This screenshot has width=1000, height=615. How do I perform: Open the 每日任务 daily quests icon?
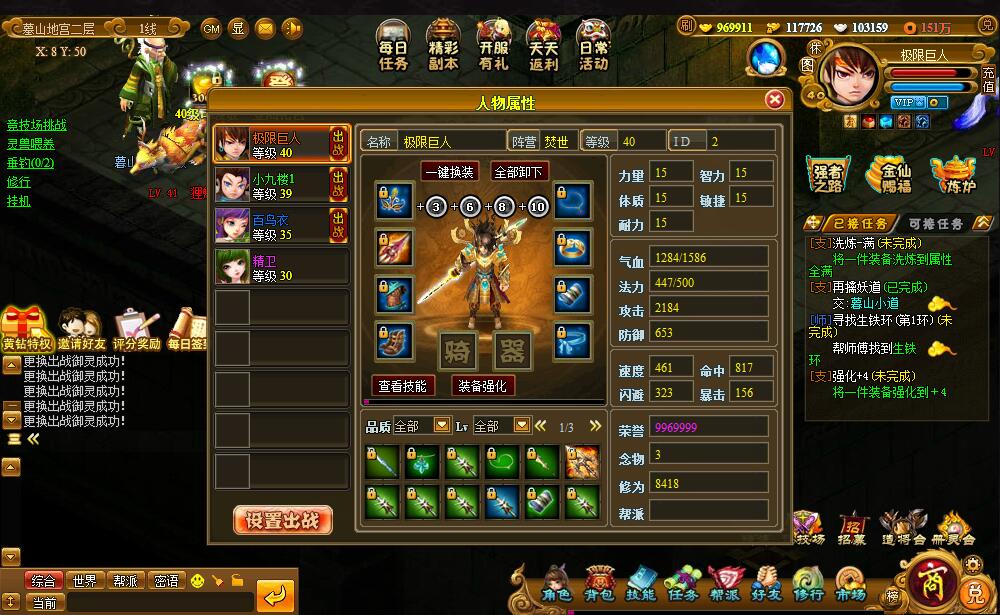(393, 47)
